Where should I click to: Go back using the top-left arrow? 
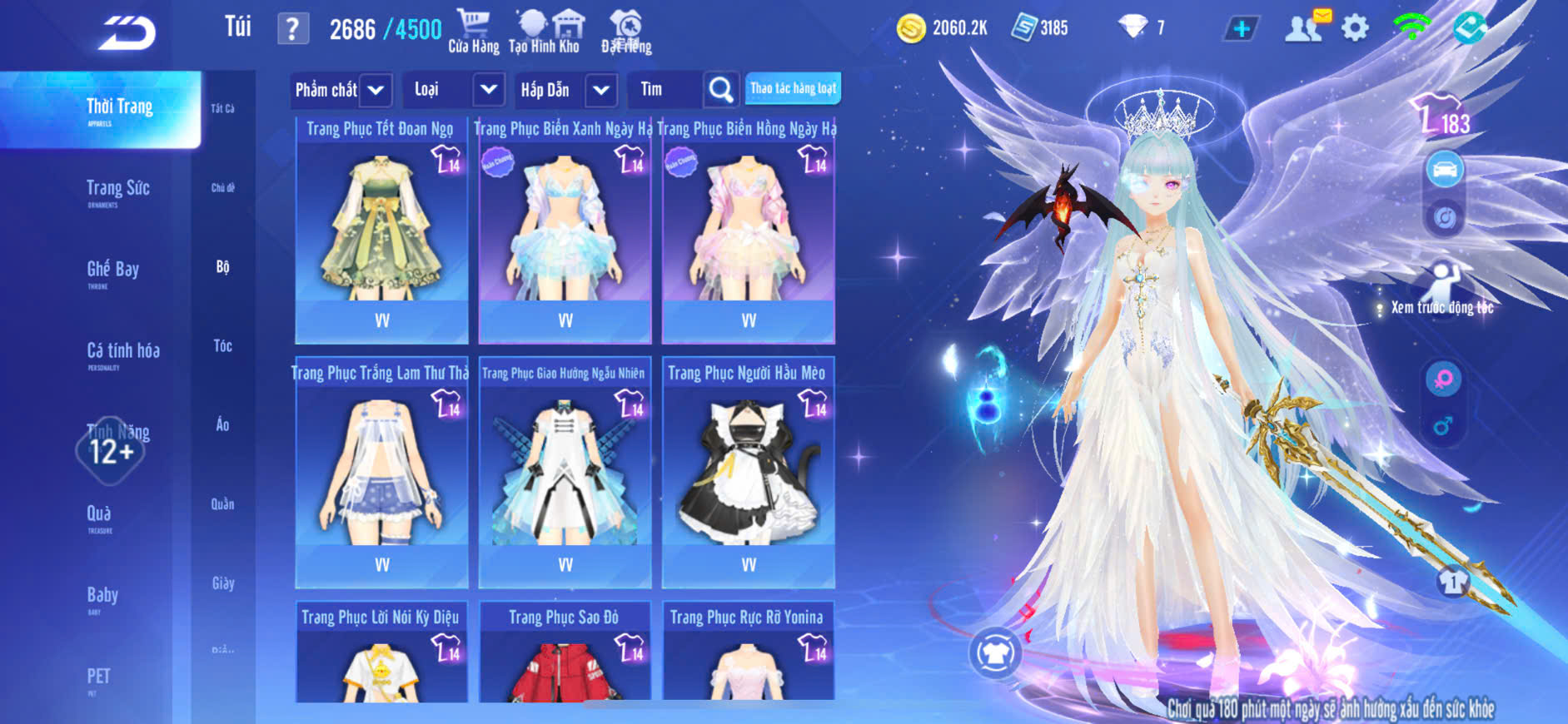point(127,33)
